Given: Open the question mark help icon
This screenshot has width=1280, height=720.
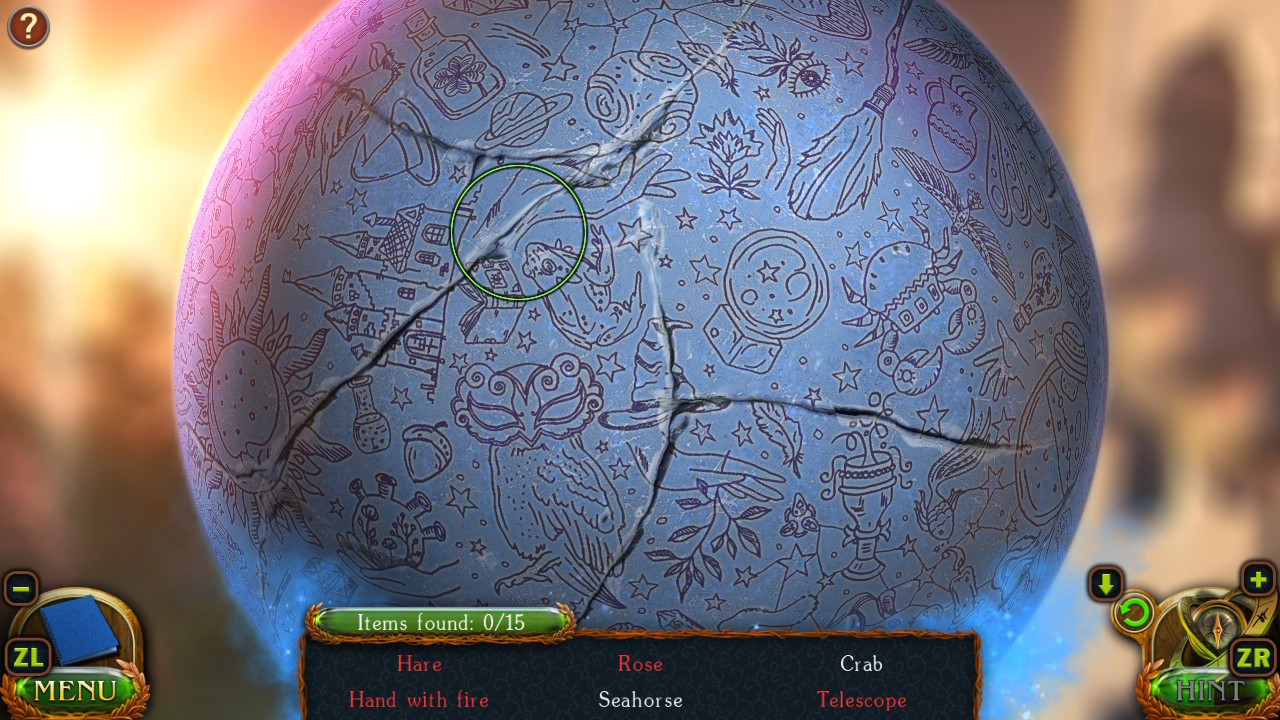Looking at the screenshot, I should pyautogui.click(x=28, y=27).
